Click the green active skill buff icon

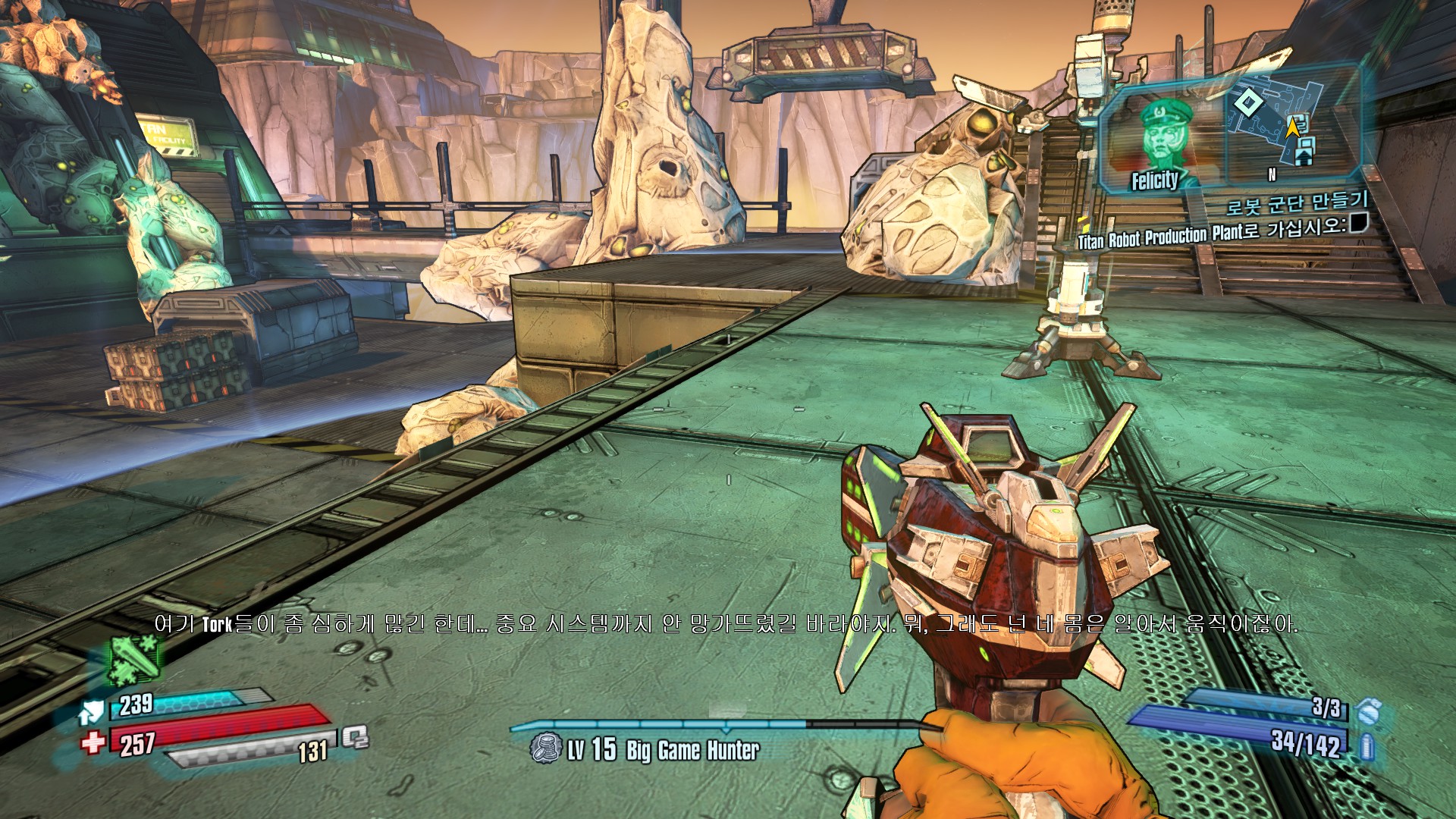click(x=134, y=658)
